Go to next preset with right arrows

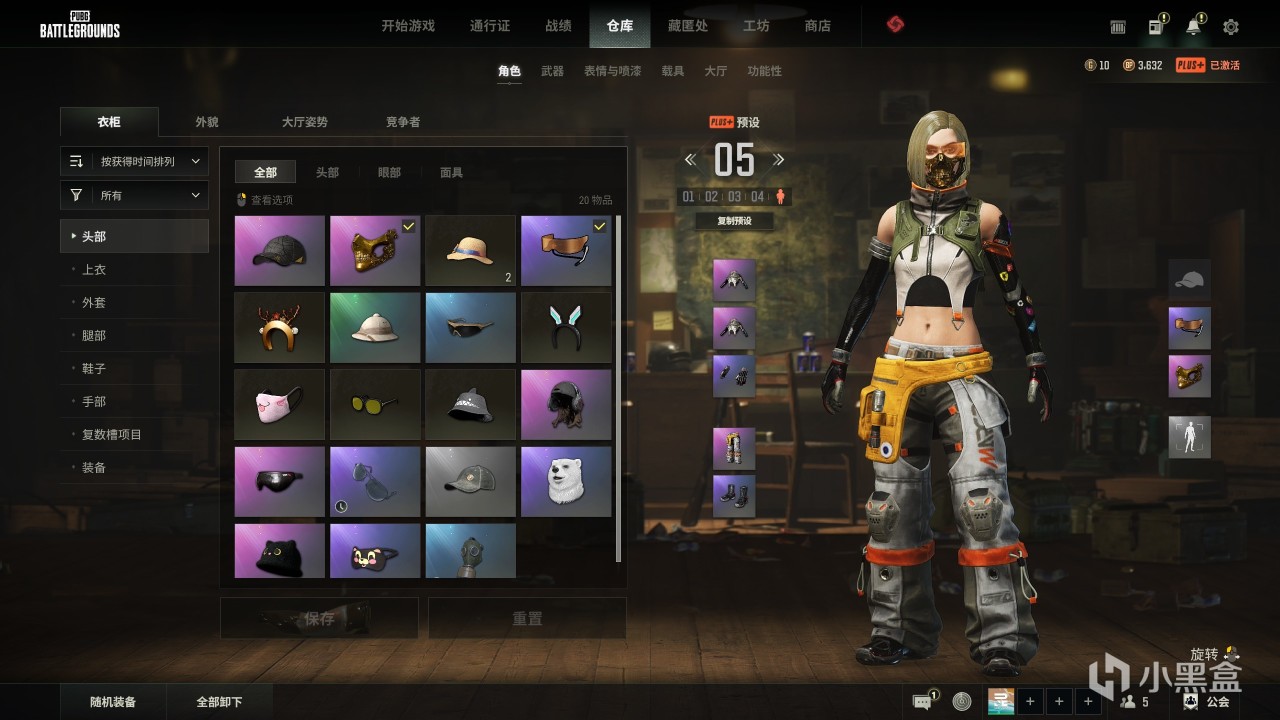pos(779,160)
